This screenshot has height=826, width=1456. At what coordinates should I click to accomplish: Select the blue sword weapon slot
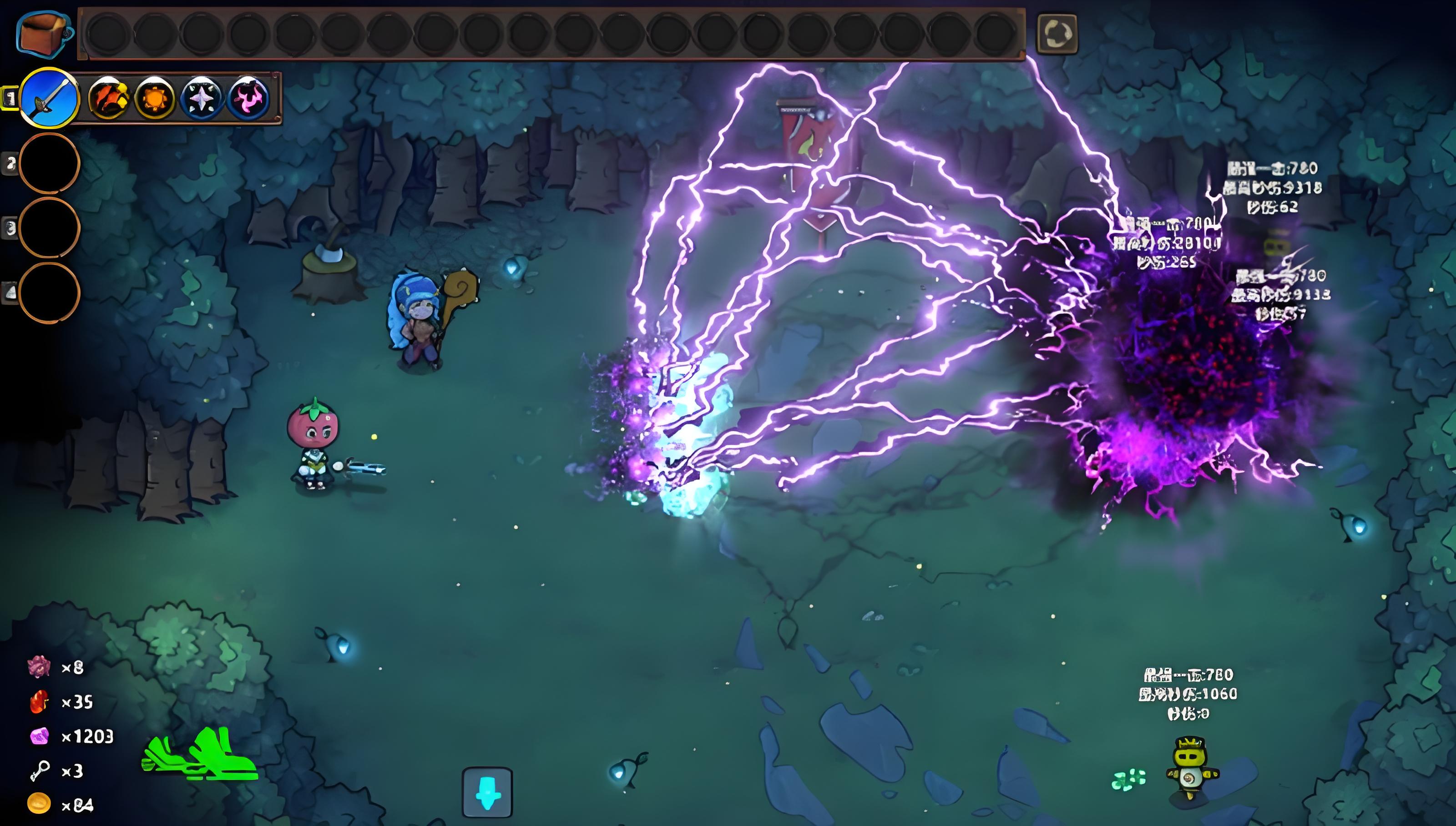(x=50, y=98)
